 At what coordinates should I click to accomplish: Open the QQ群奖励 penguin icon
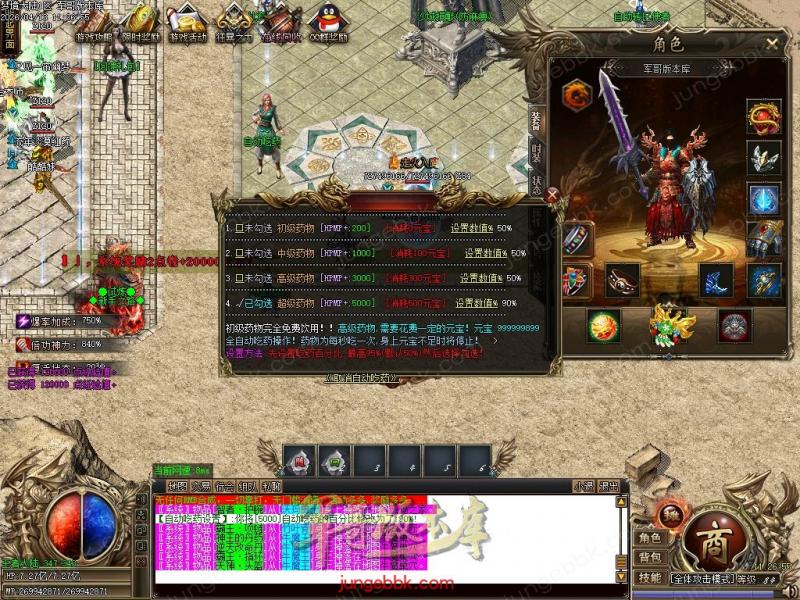click(x=328, y=22)
